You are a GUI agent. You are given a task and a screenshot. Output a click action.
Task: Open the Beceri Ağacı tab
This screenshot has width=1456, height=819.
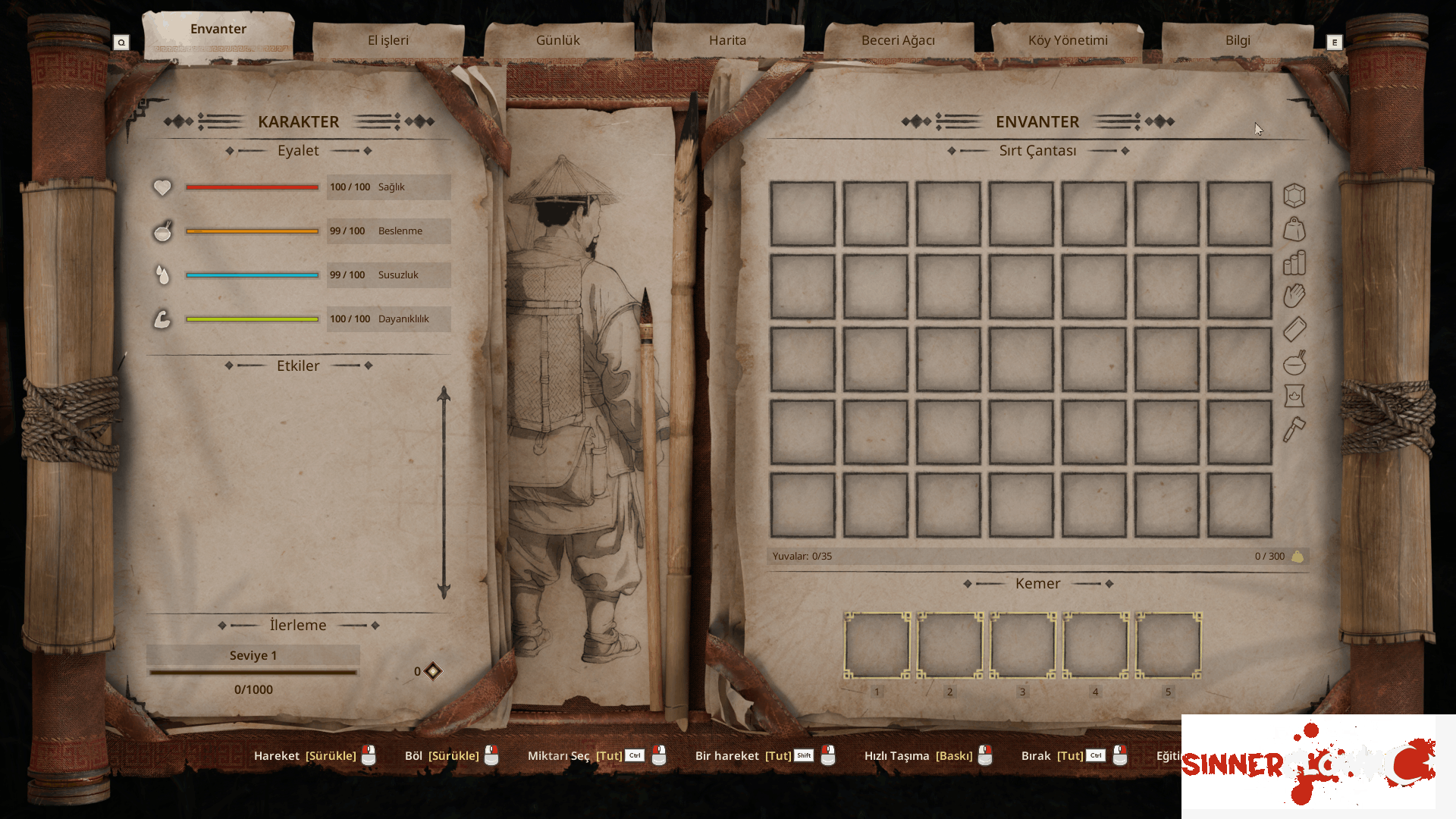(898, 40)
